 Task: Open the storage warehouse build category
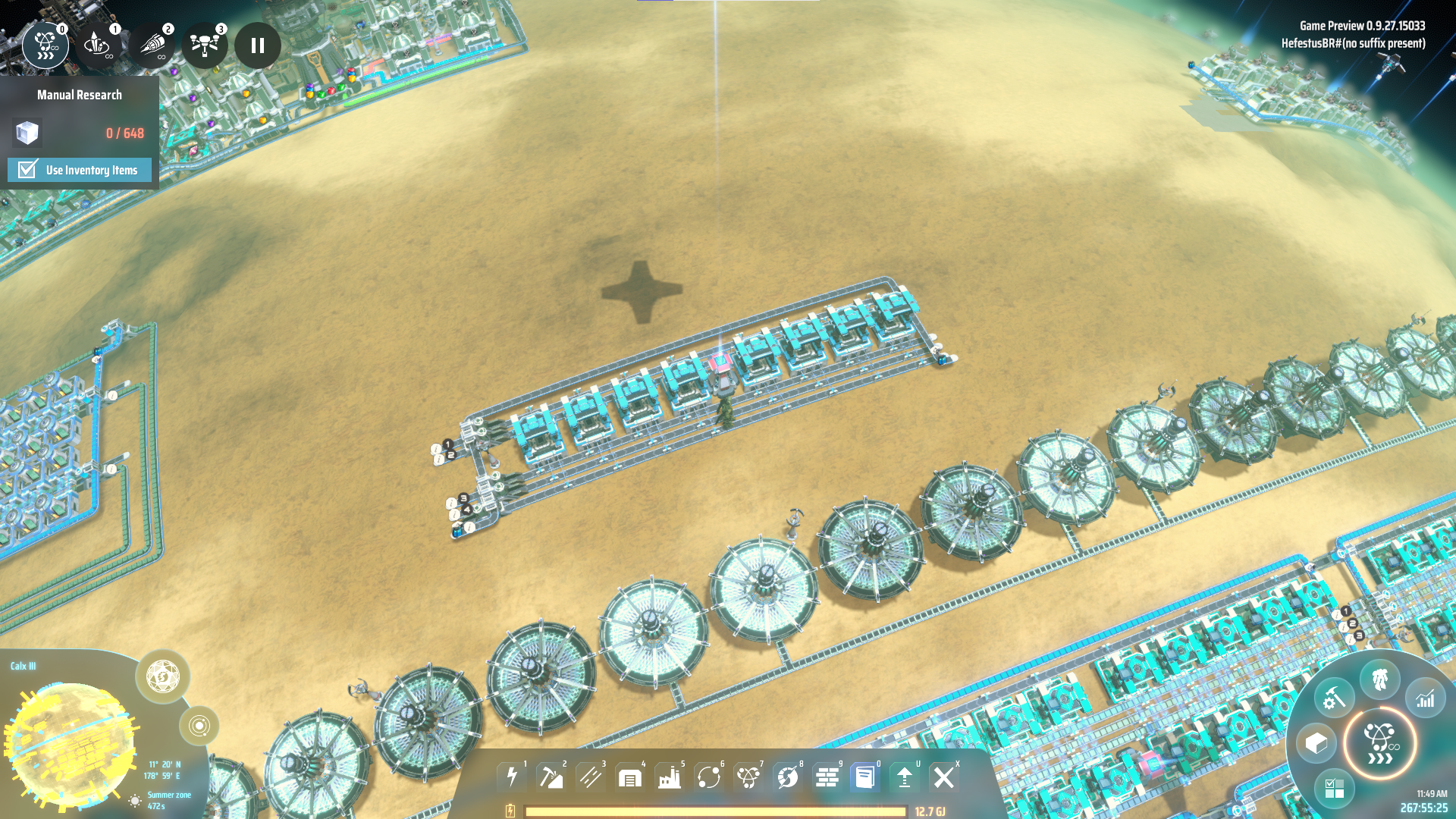[x=630, y=777]
